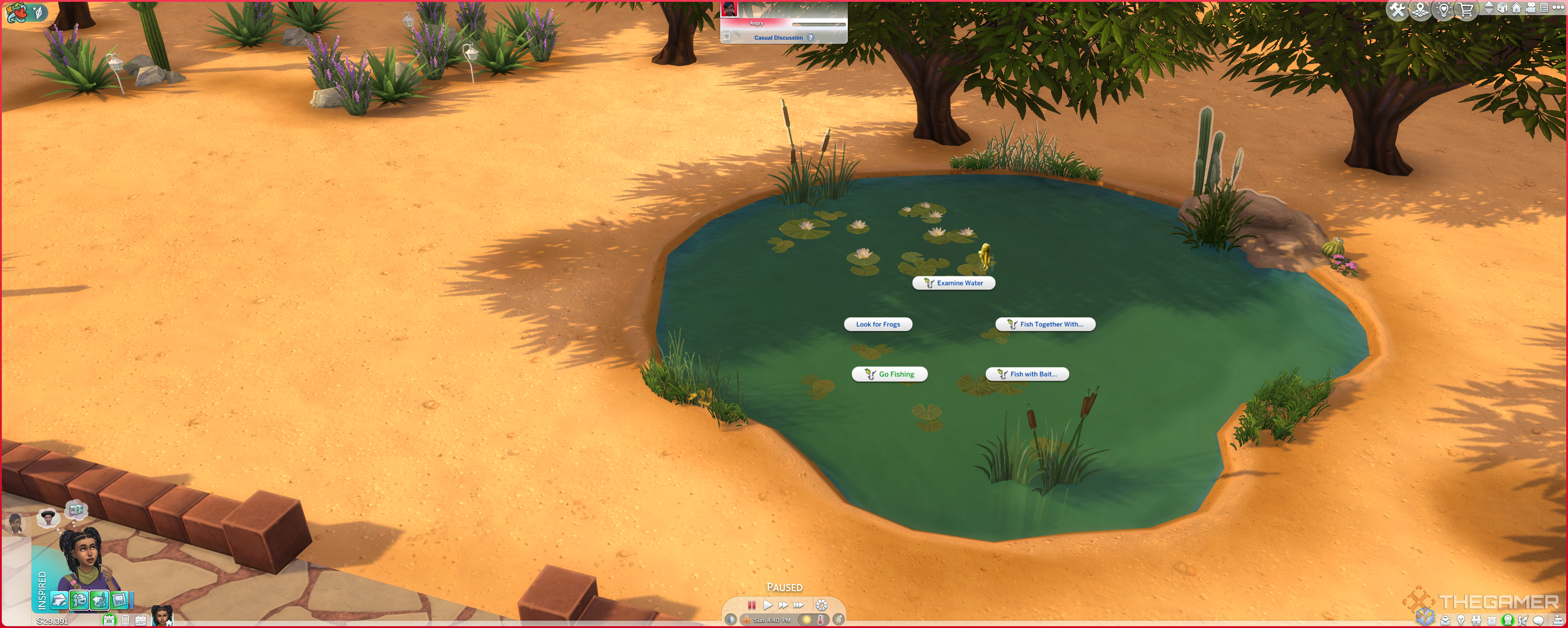Select the Go Fishing interaction
The height and width of the screenshot is (628, 1568).
pos(889,374)
